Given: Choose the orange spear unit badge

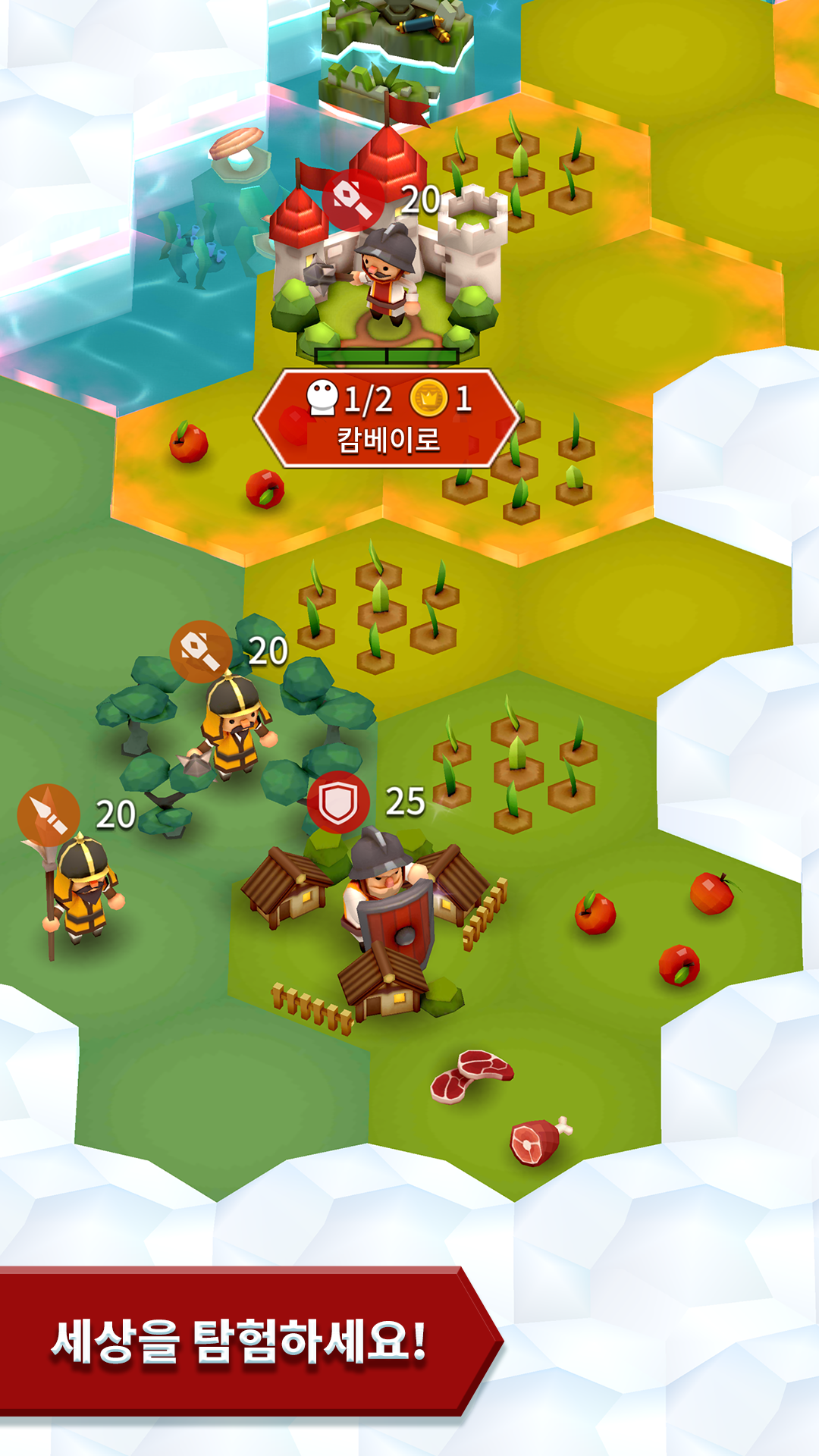Looking at the screenshot, I should pos(49,814).
